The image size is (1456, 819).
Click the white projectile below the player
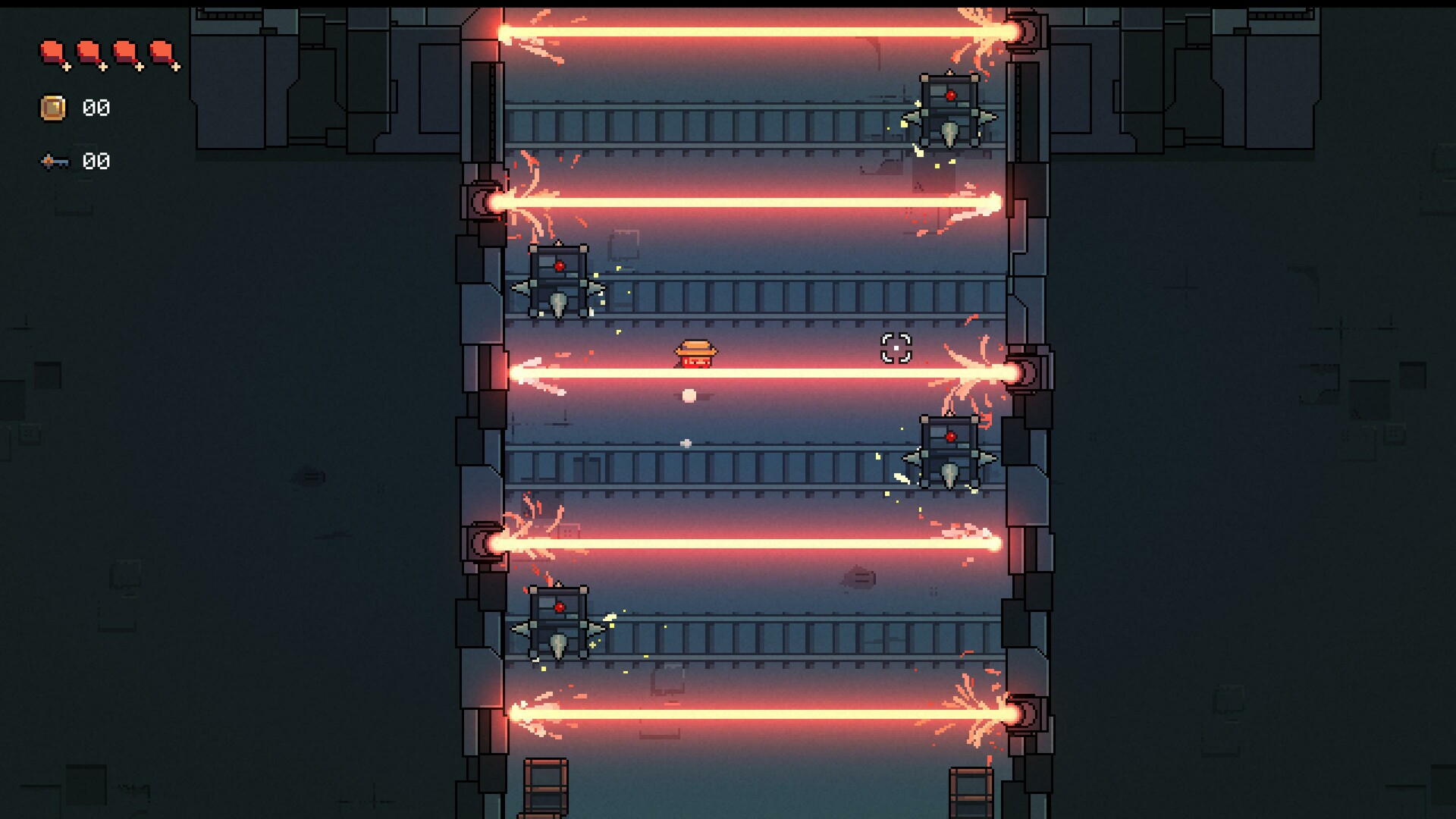(x=689, y=394)
